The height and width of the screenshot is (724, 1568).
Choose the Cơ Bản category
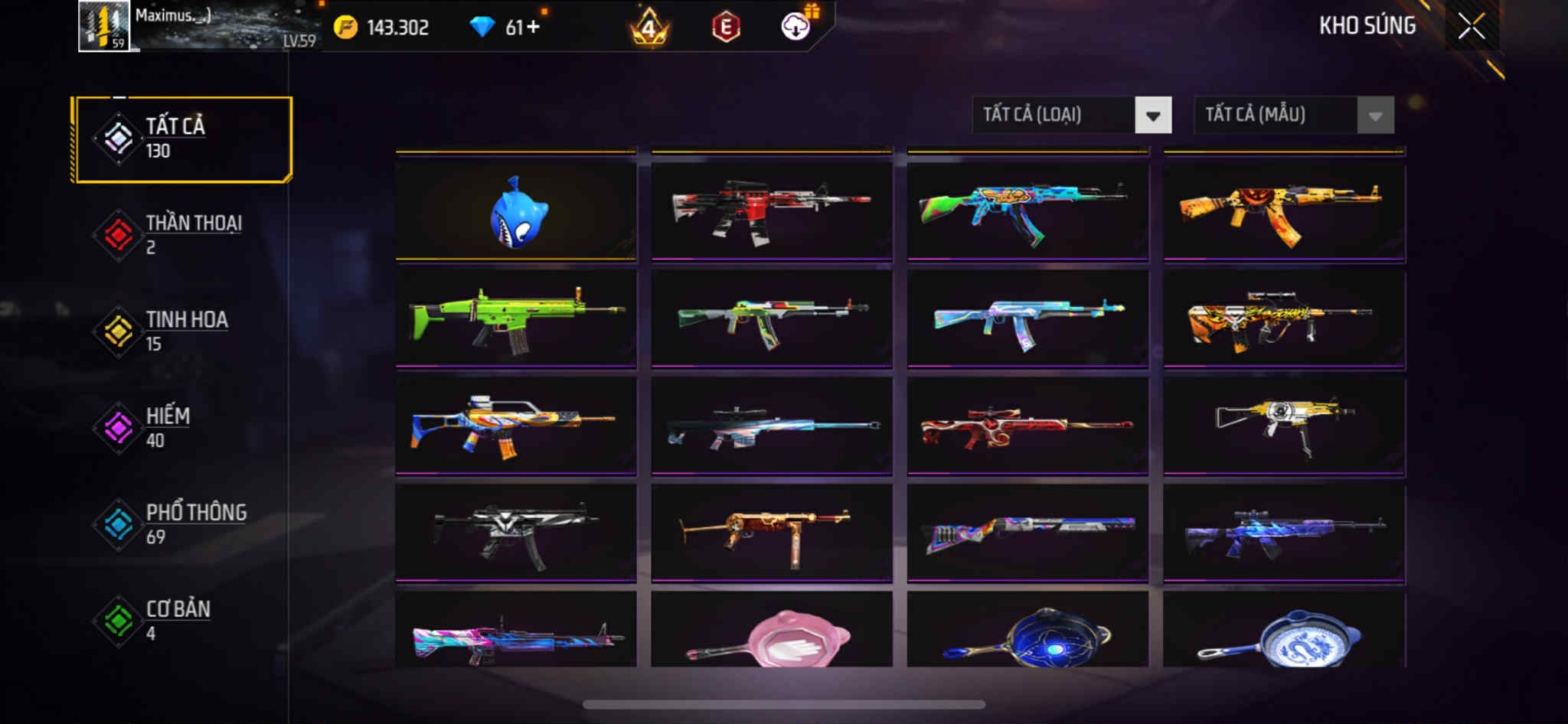[x=182, y=621]
